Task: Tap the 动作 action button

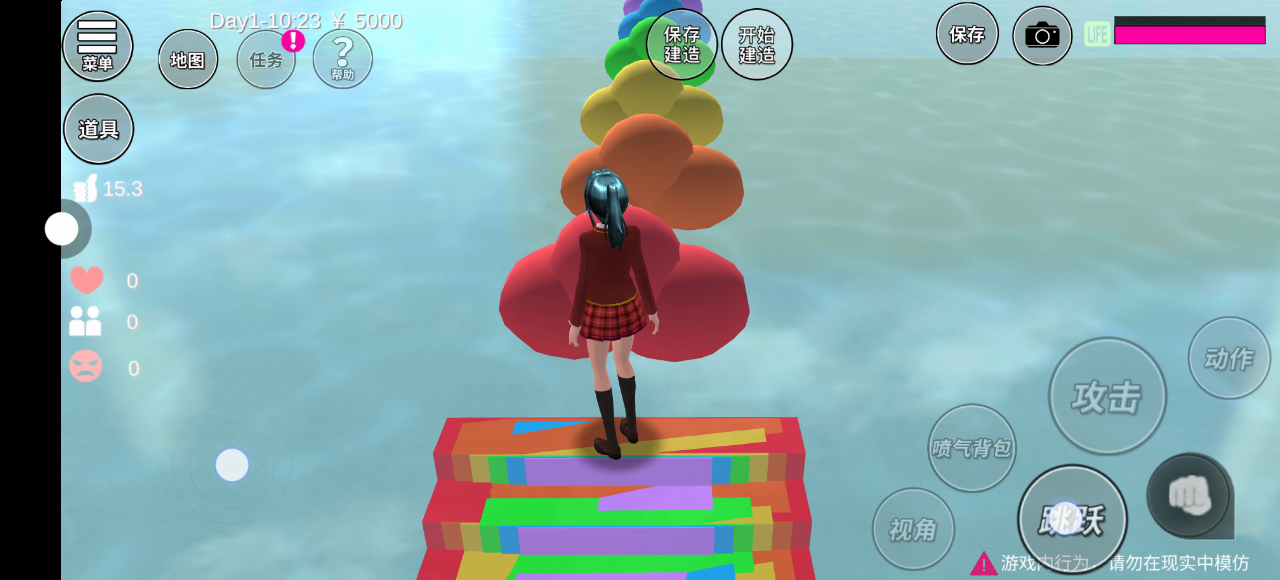Action: (1229, 358)
